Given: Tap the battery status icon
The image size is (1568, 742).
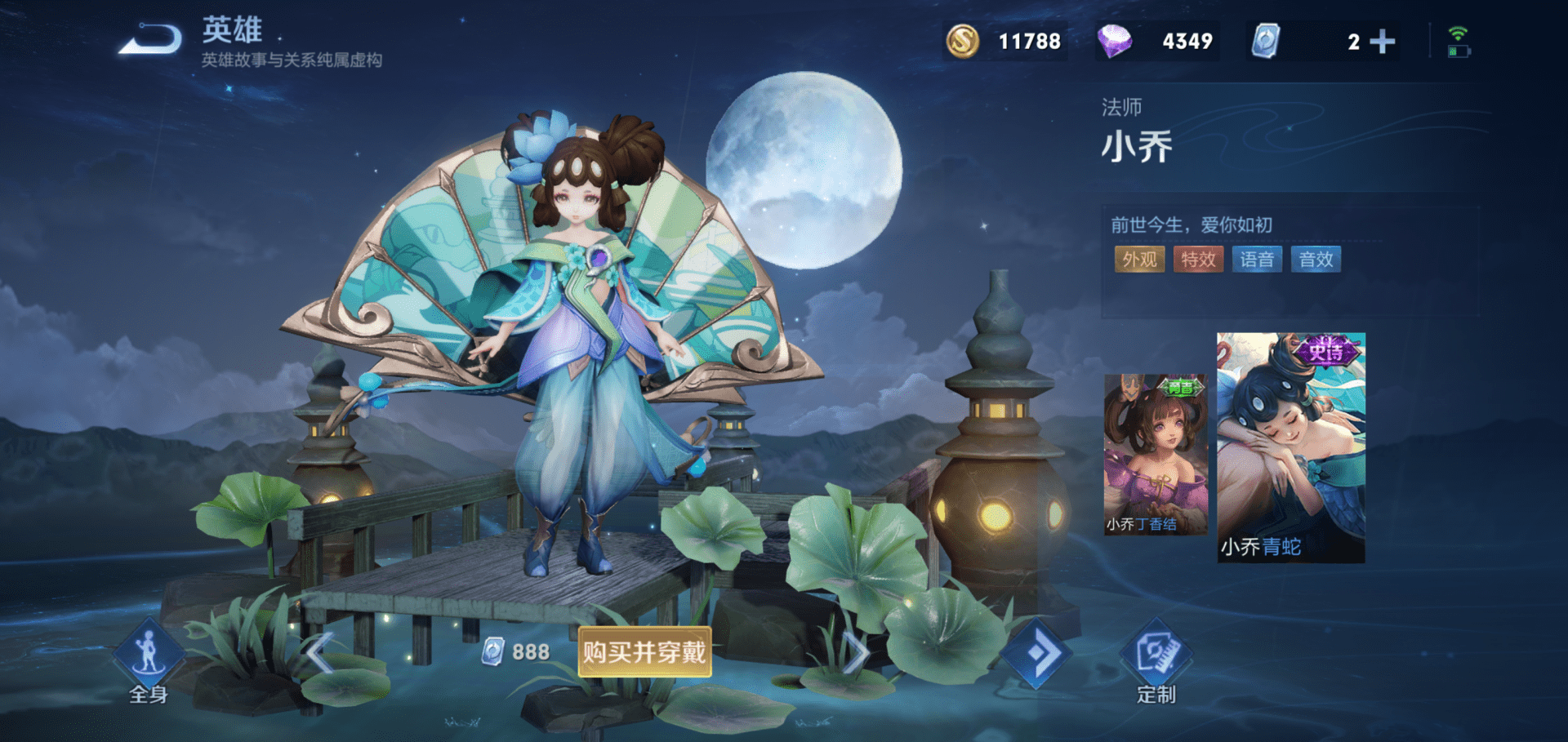Looking at the screenshot, I should tap(1460, 51).
